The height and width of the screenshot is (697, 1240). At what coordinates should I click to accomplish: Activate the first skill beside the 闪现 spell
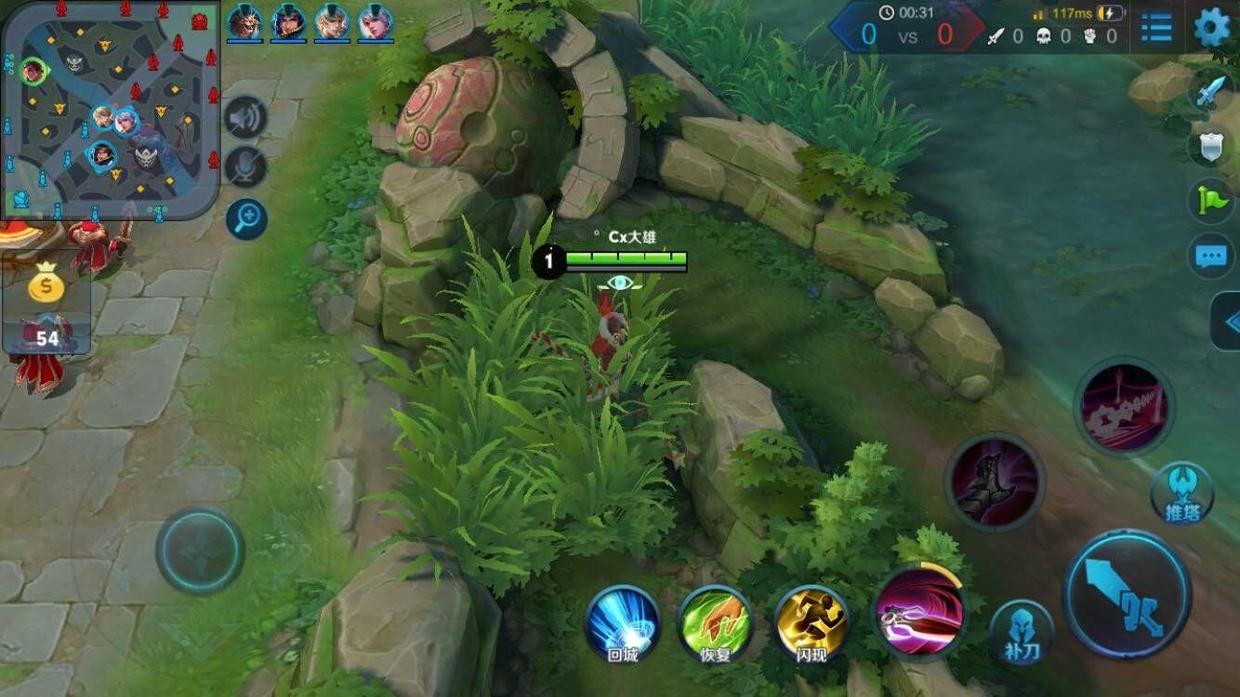919,612
